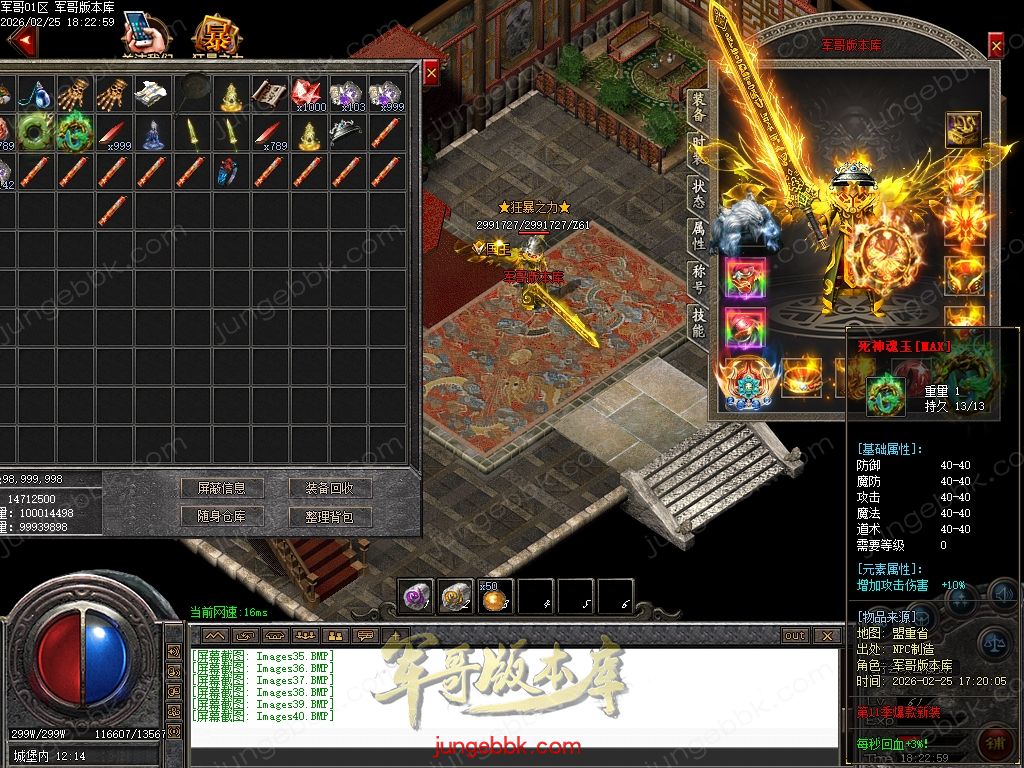Switch to the 时装 fashion tab
The image size is (1024, 768).
pos(698,150)
